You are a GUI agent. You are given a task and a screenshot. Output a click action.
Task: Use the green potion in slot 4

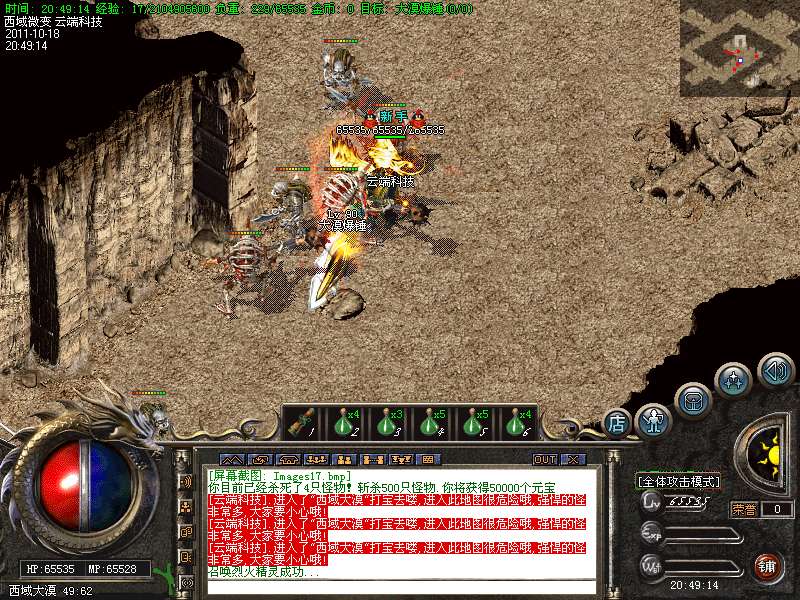[431, 423]
